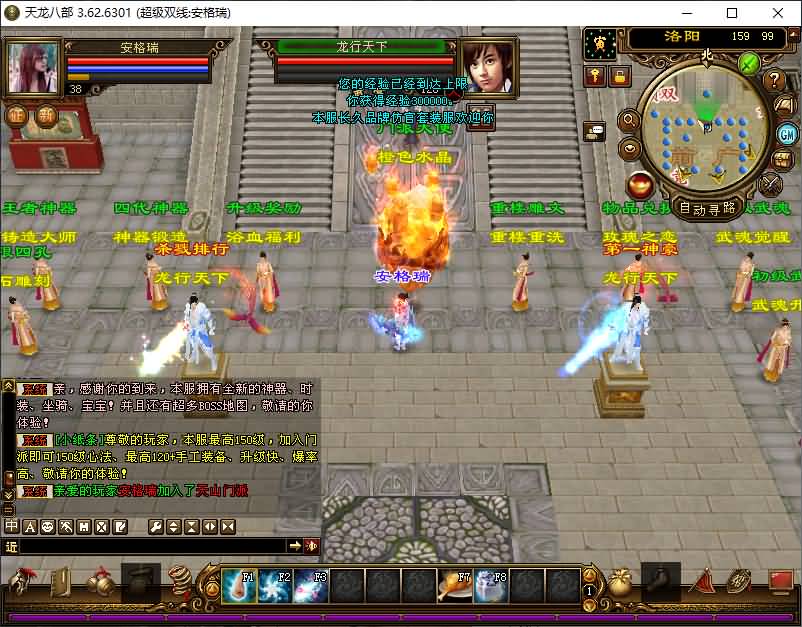This screenshot has height=627, width=802.
Task: Click the padlock icon
Action: coord(620,76)
